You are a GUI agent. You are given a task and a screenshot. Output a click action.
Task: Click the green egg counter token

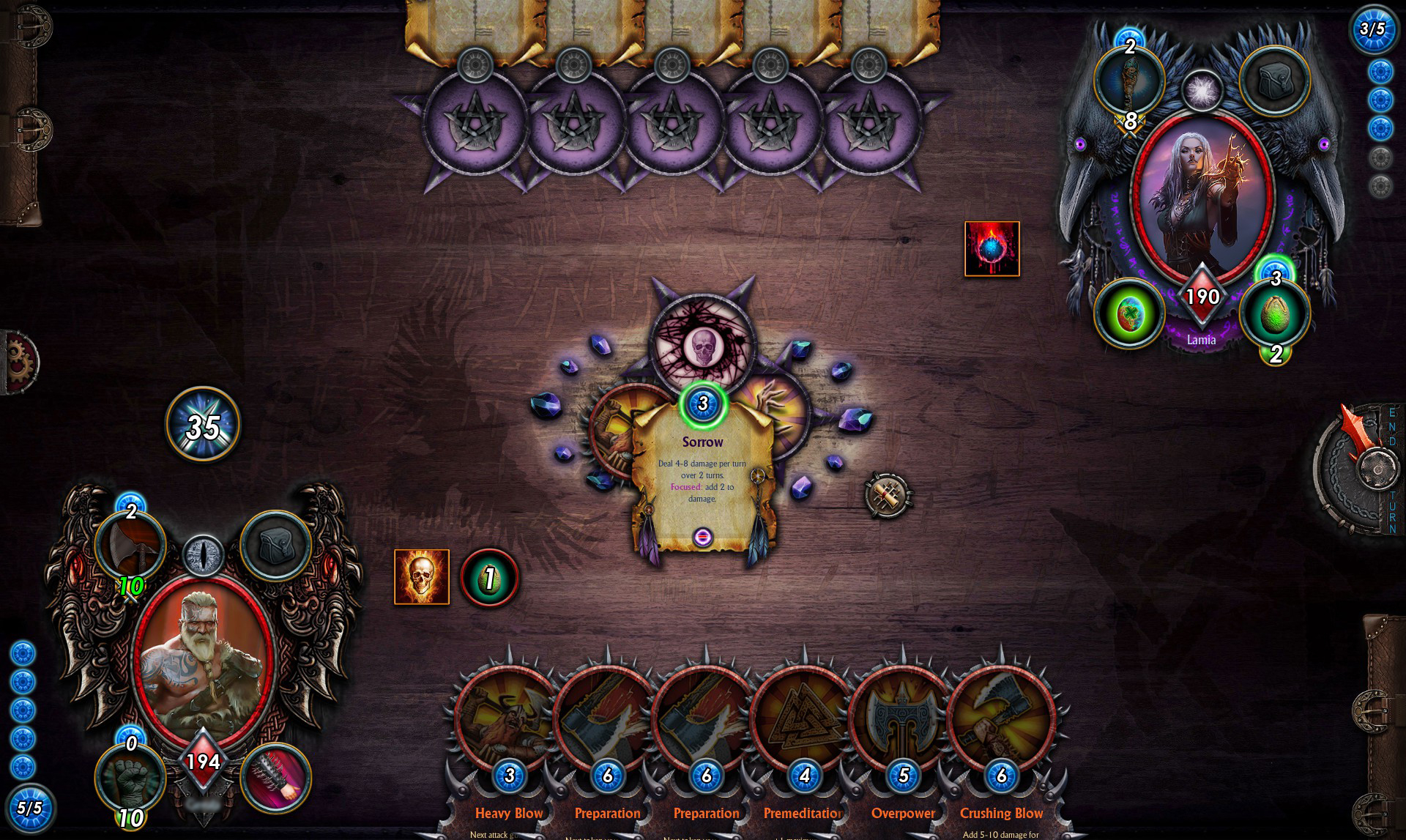pyautogui.click(x=489, y=579)
